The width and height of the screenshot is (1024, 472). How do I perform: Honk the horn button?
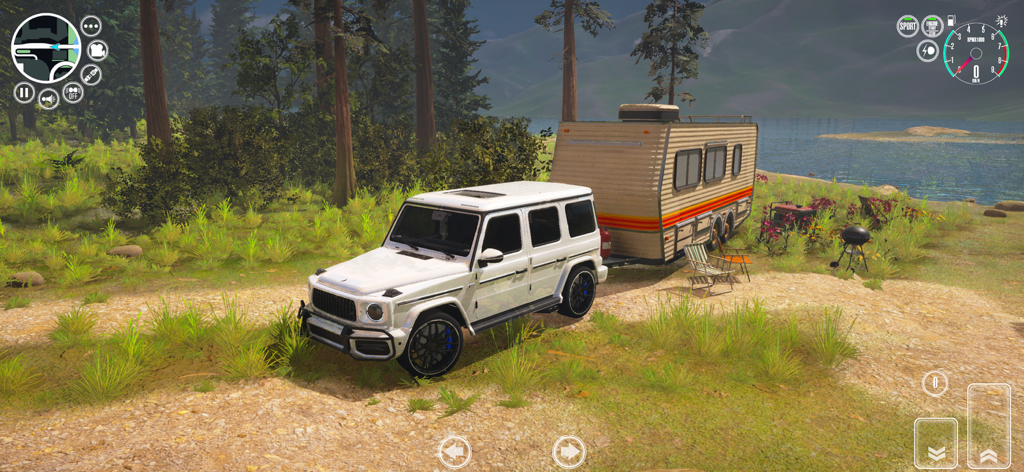(48, 98)
